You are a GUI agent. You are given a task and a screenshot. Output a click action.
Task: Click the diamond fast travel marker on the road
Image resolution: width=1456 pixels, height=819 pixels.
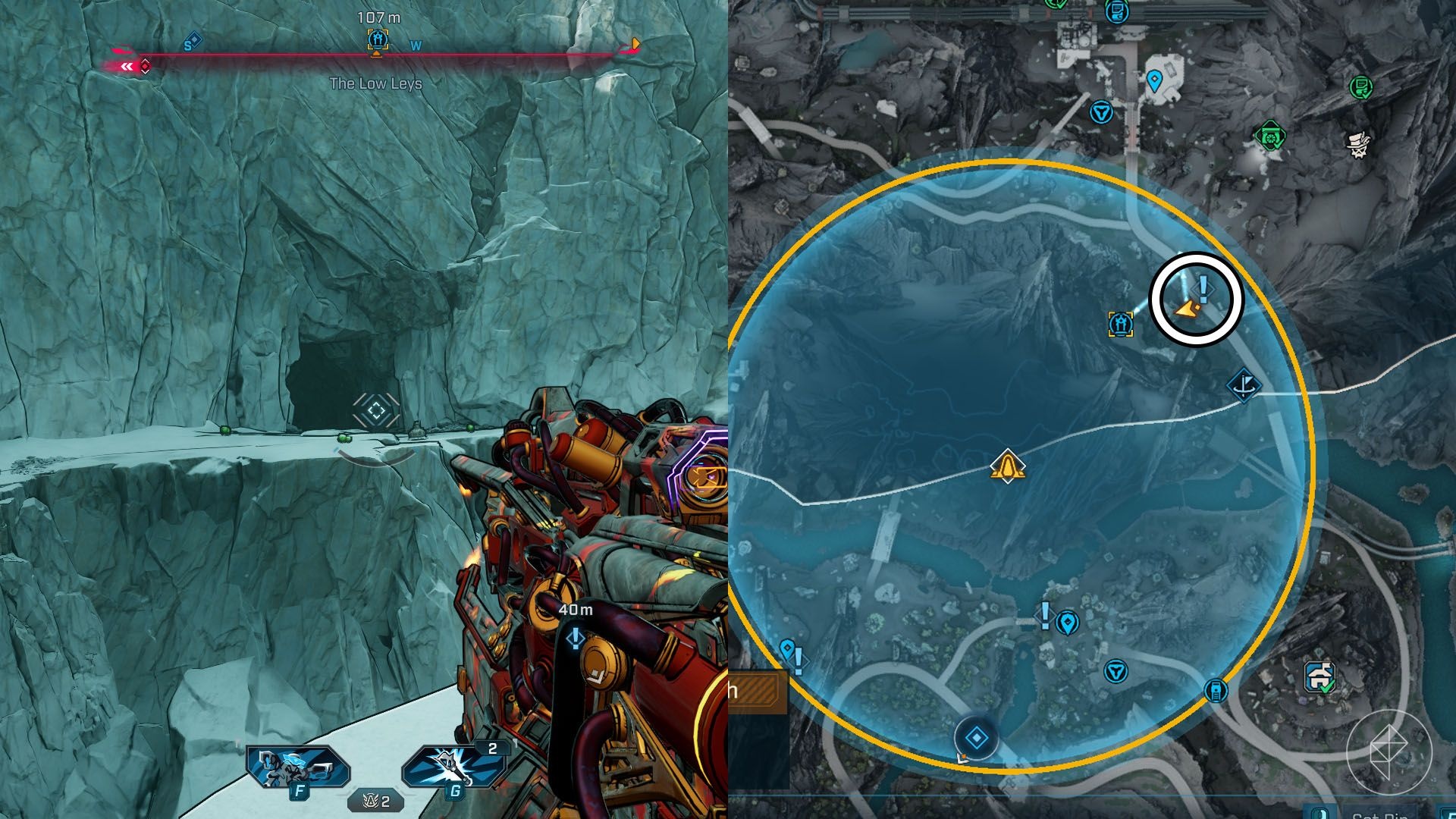976,737
